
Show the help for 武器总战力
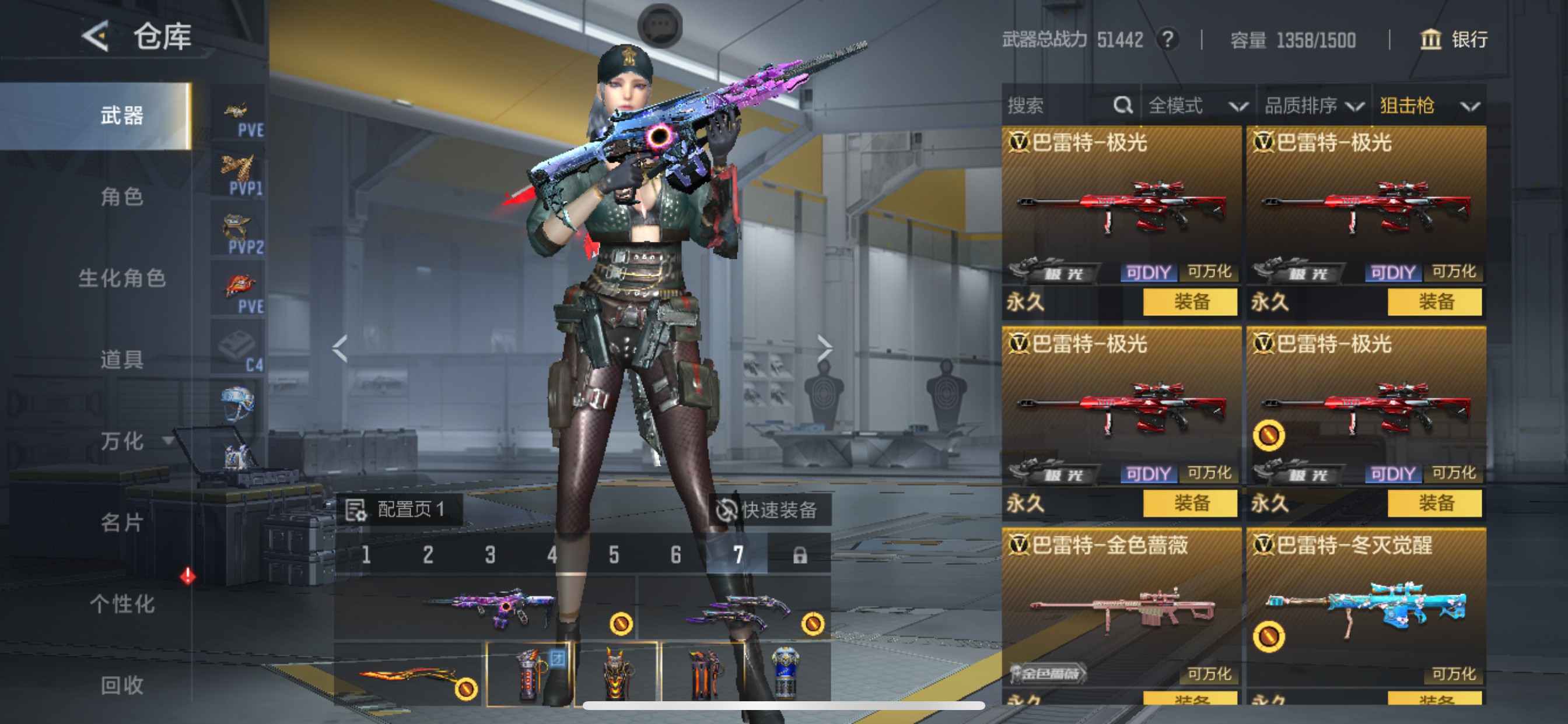coord(1167,40)
